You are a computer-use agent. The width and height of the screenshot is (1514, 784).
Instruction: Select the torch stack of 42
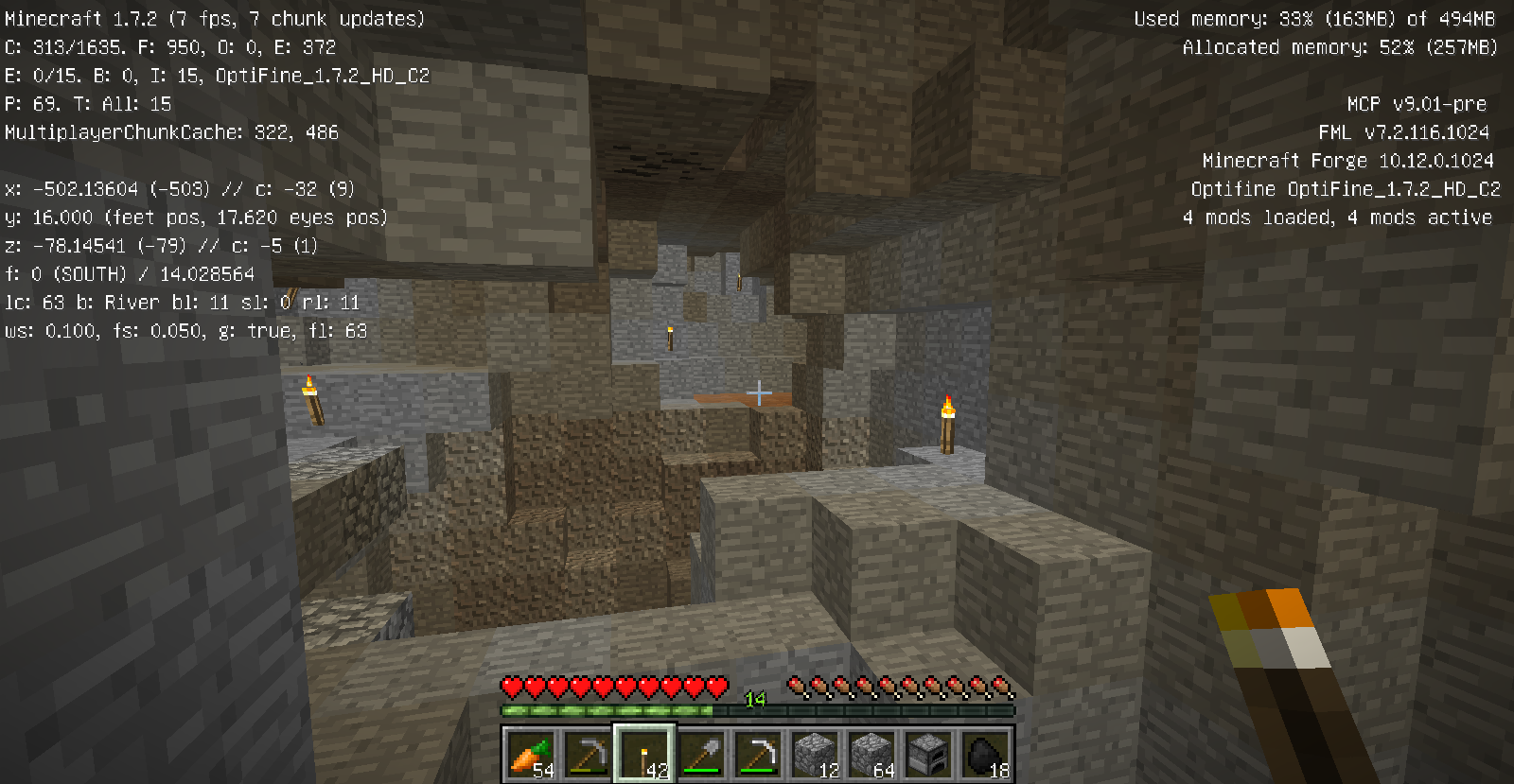(x=644, y=754)
